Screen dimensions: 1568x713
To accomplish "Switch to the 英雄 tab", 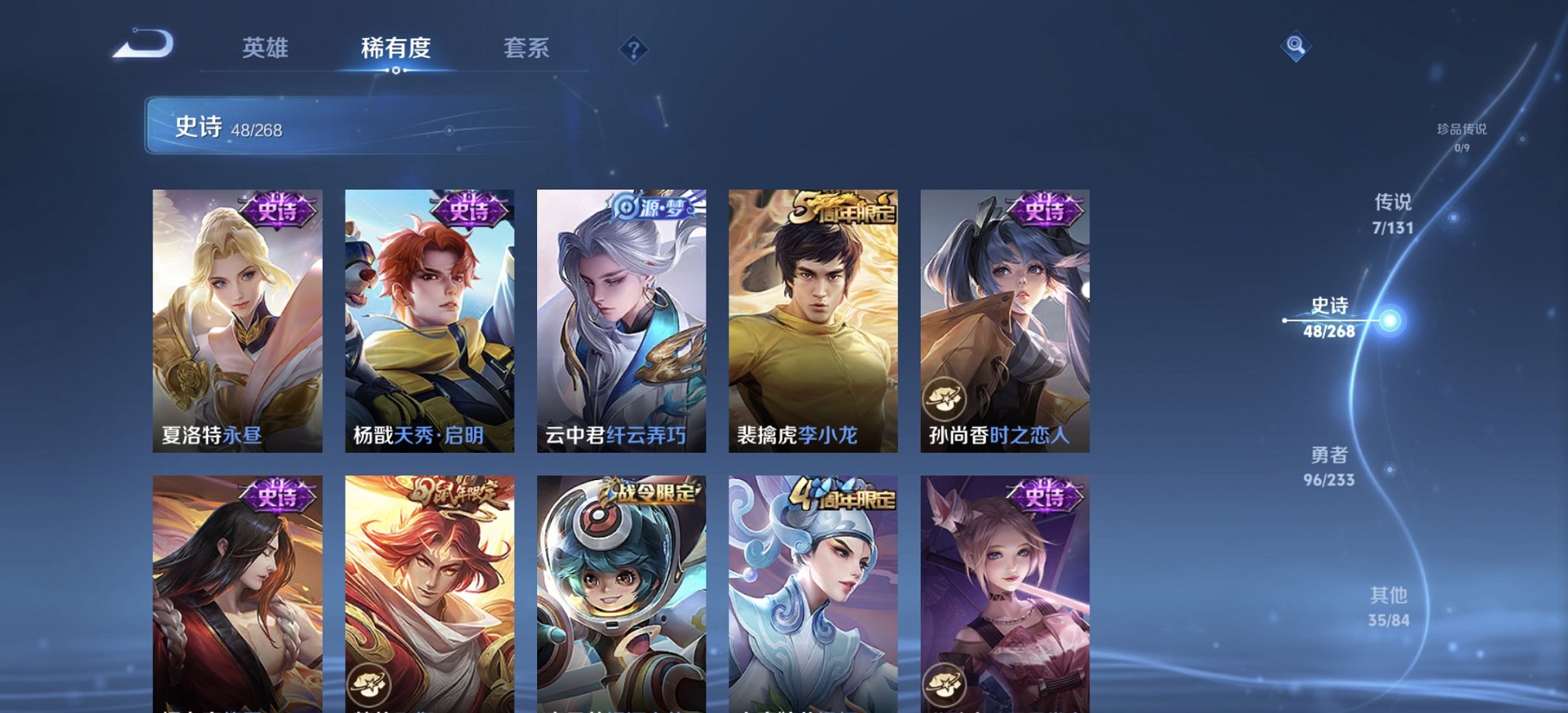I will pyautogui.click(x=265, y=48).
